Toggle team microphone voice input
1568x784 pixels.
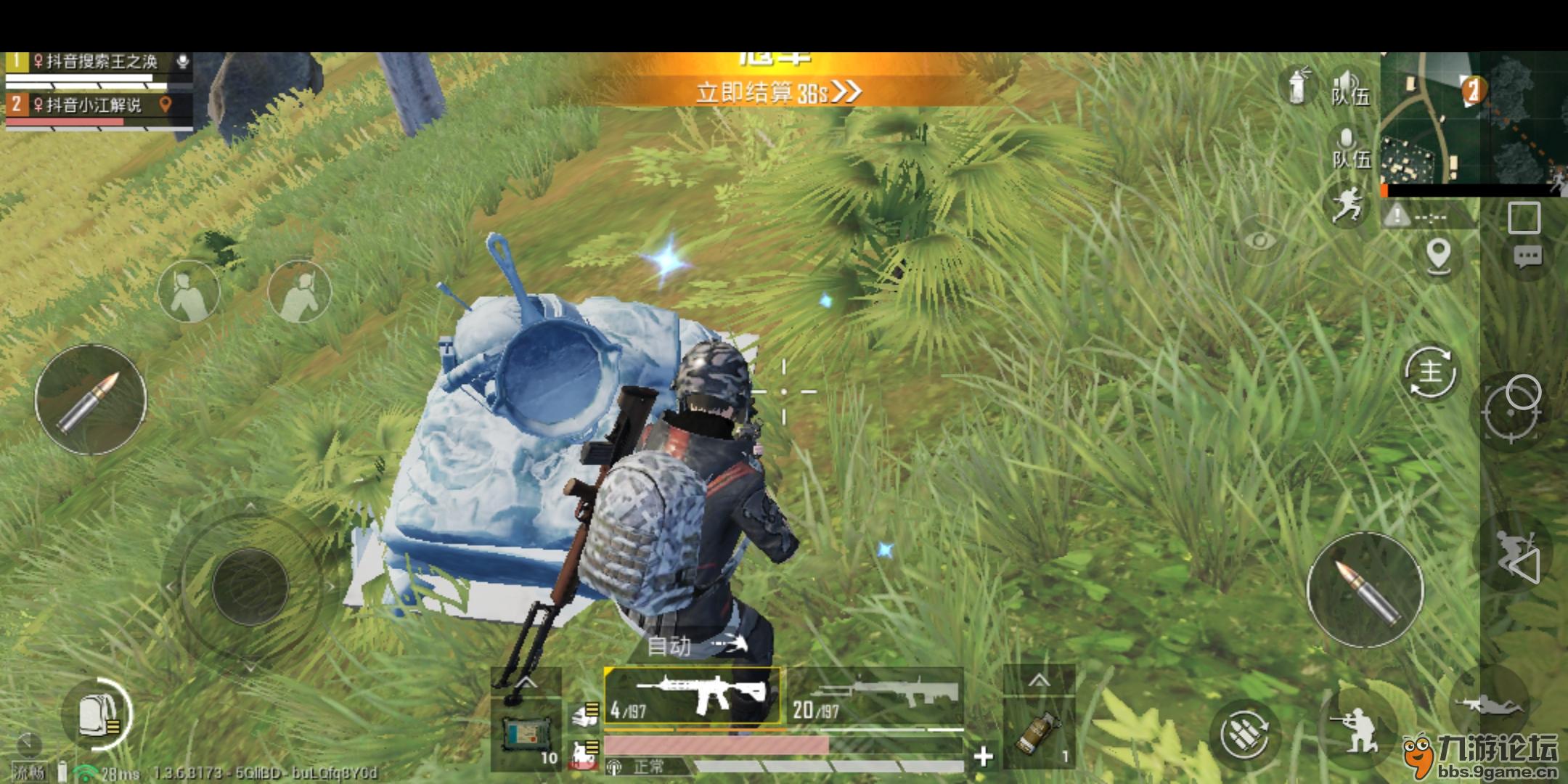click(x=1349, y=149)
